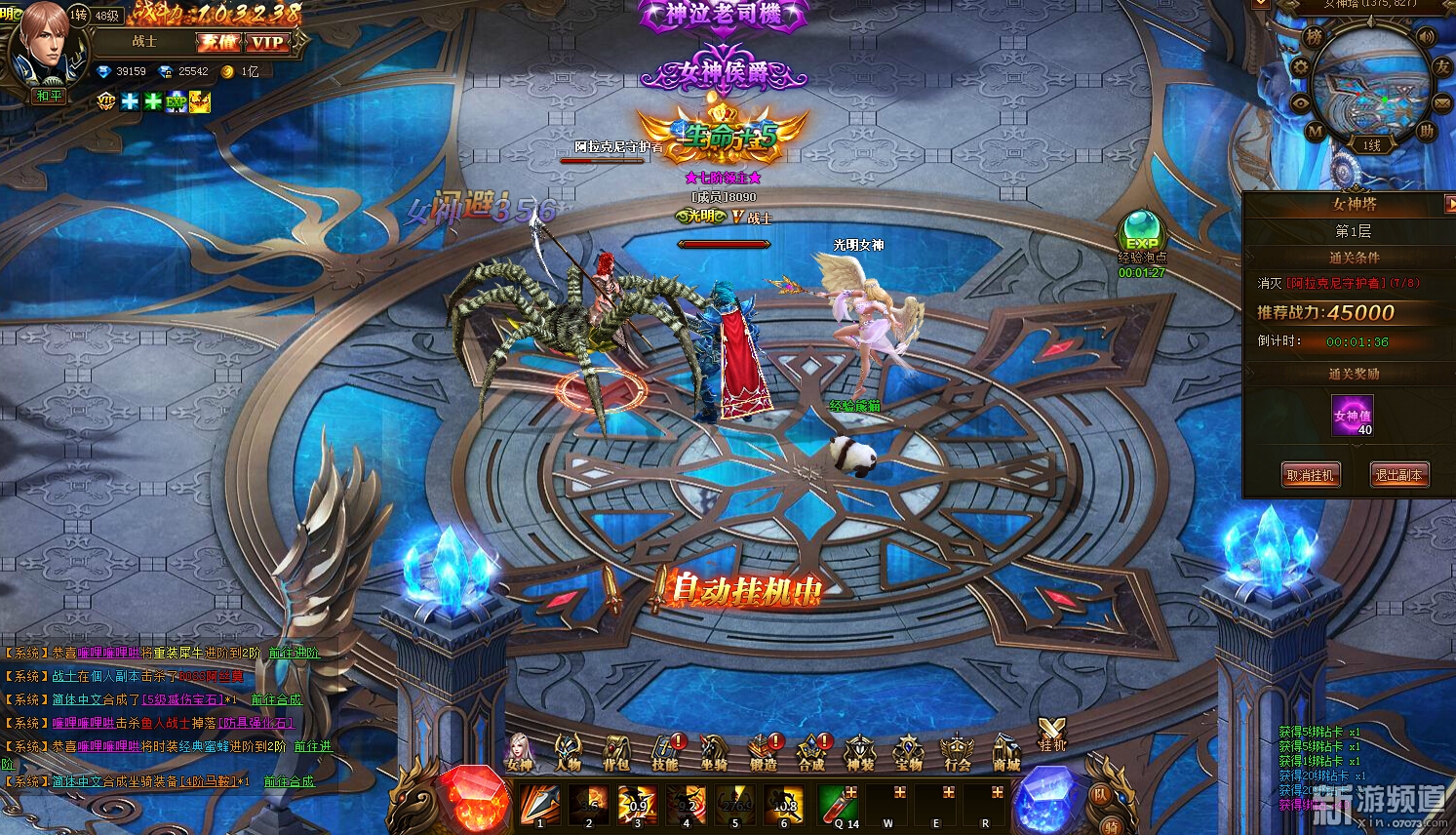This screenshot has height=835, width=1456.
Task: Click the 充值 recharge button
Action: pyautogui.click(x=217, y=42)
